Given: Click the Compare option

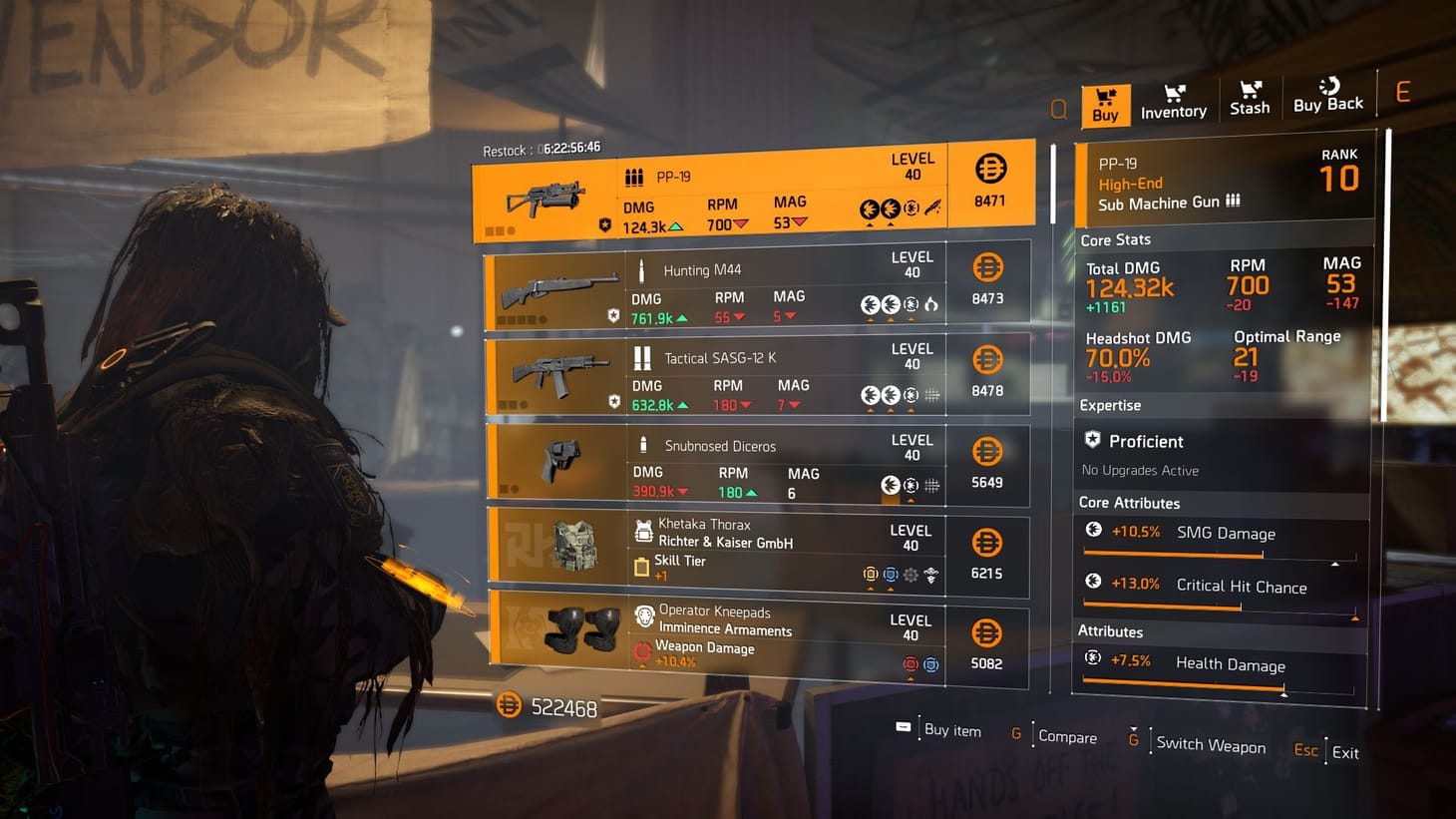Looking at the screenshot, I should [1067, 736].
